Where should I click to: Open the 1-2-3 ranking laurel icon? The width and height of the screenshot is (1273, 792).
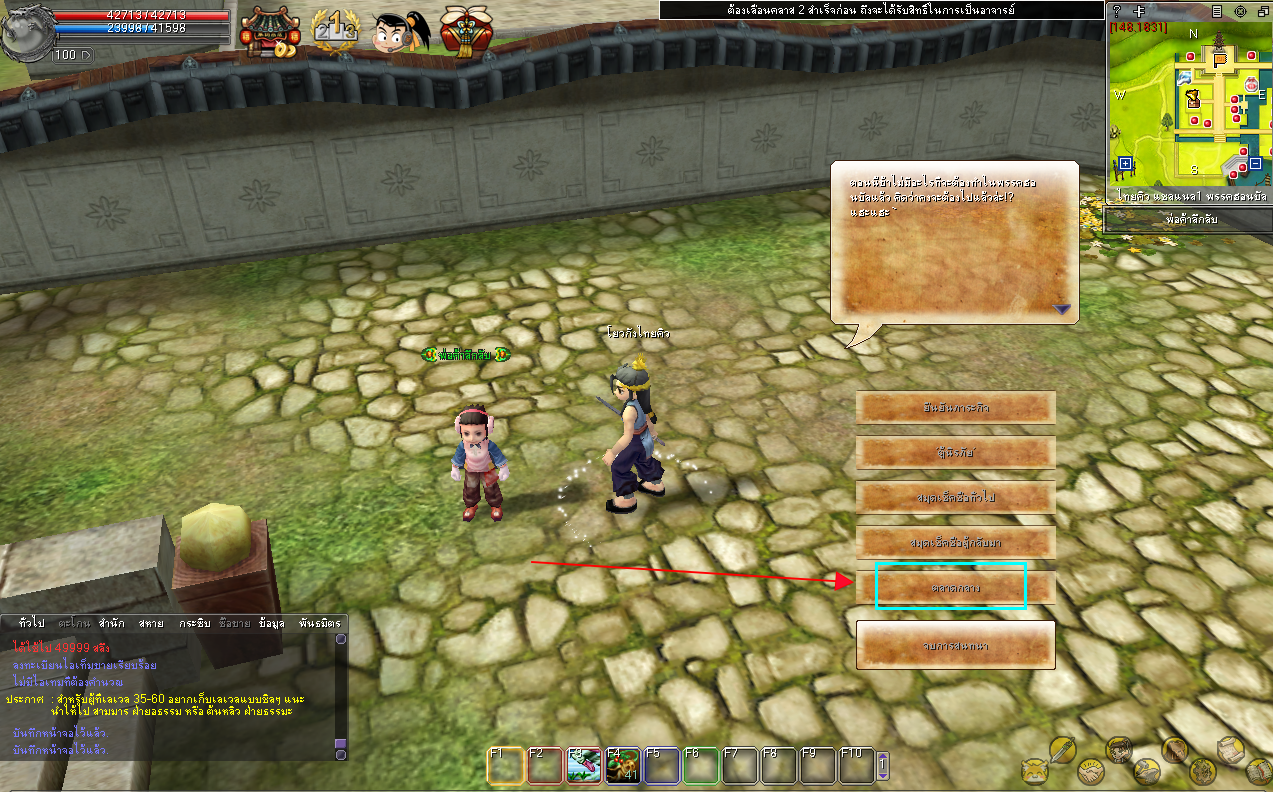[x=335, y=33]
